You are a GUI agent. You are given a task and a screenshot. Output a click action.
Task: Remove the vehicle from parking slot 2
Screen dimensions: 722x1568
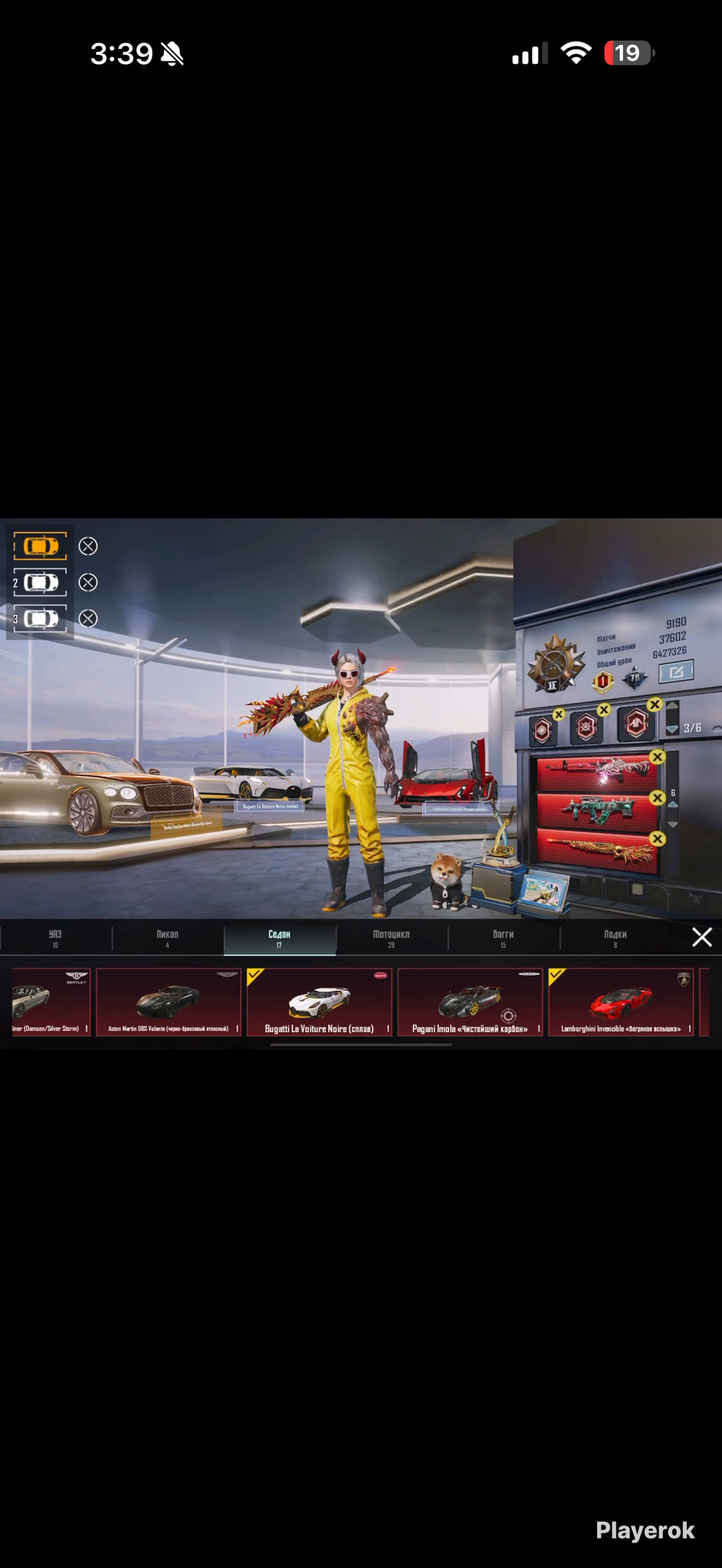point(88,582)
